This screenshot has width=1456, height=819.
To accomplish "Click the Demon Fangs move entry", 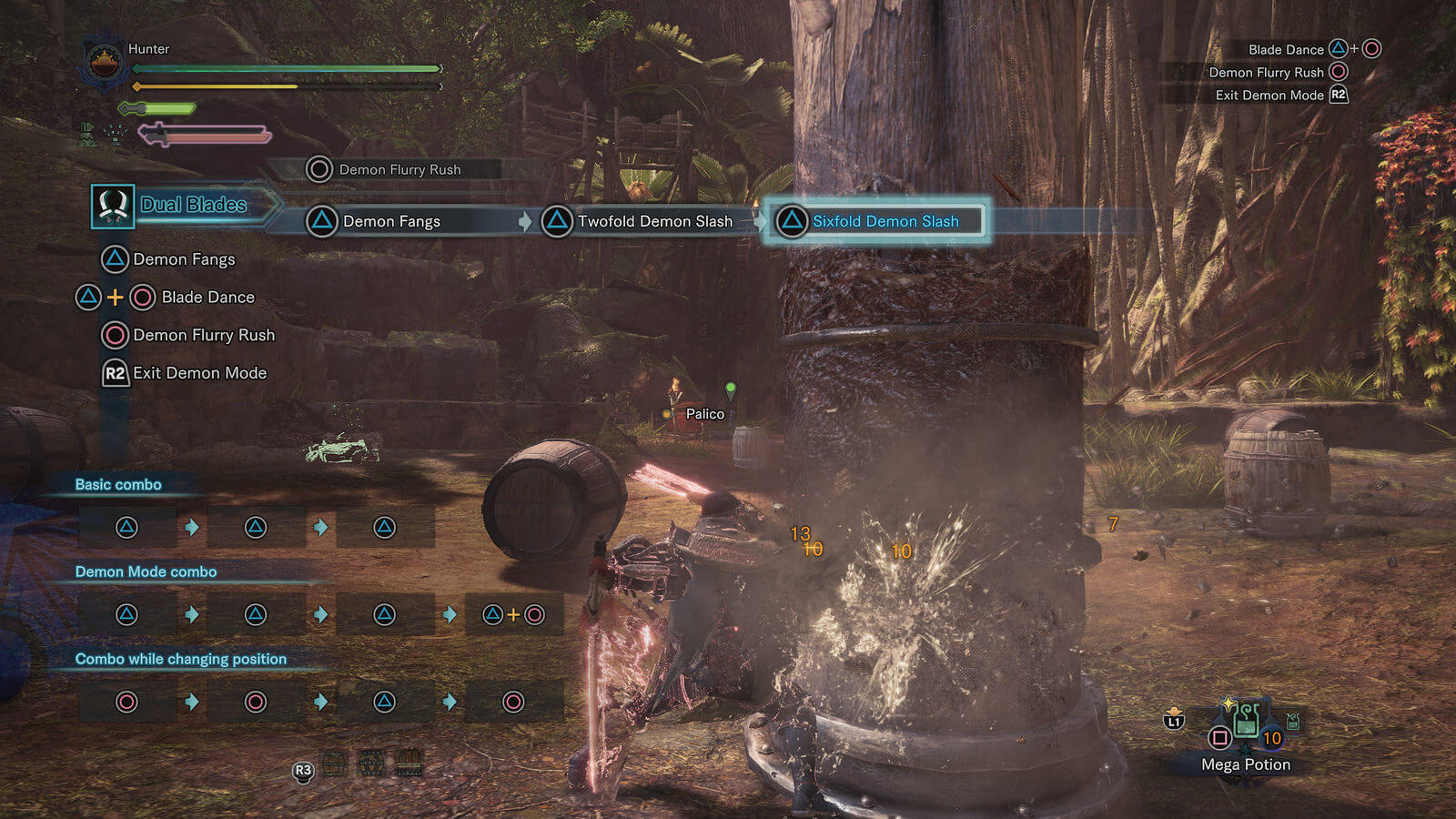I will (x=183, y=259).
